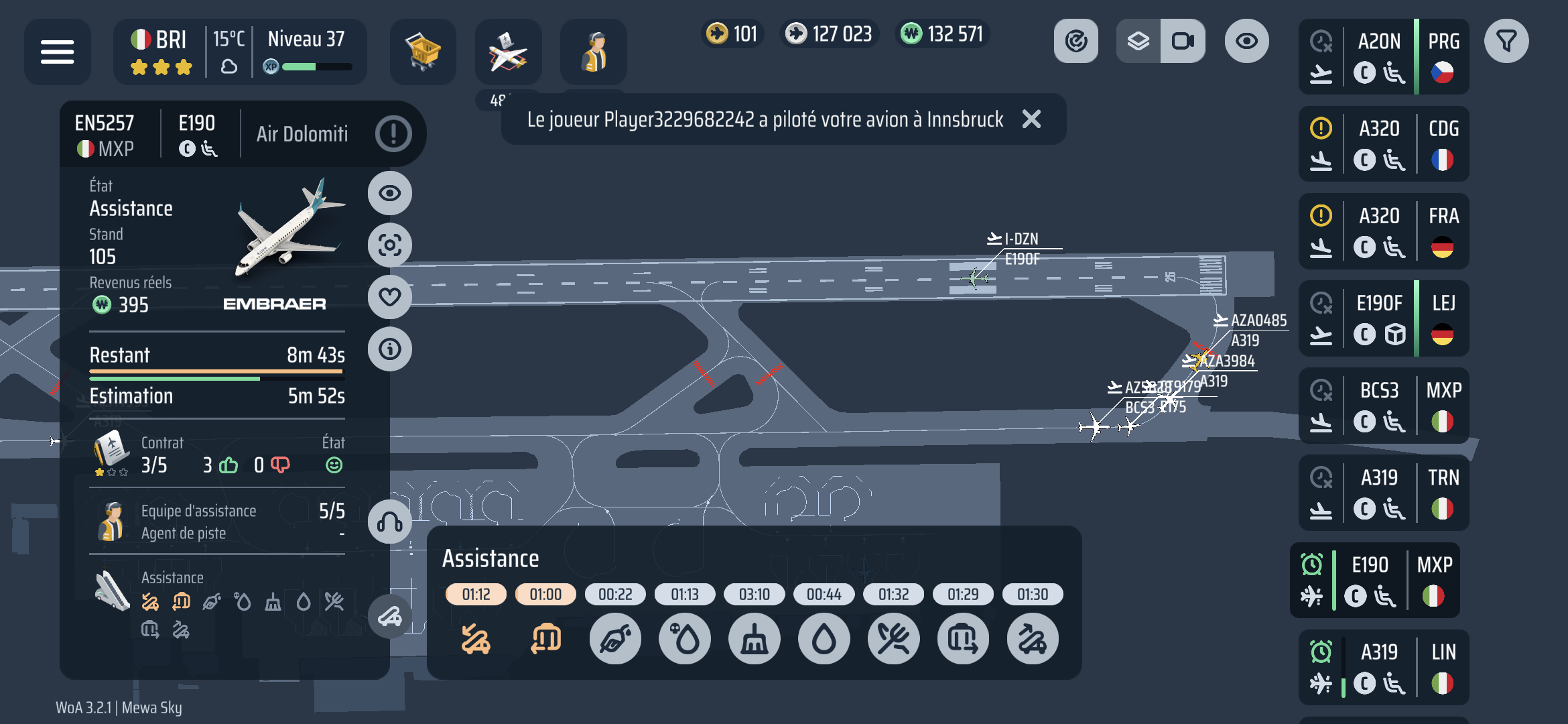Open the flight list filter
The image size is (1568, 724).
[1506, 42]
